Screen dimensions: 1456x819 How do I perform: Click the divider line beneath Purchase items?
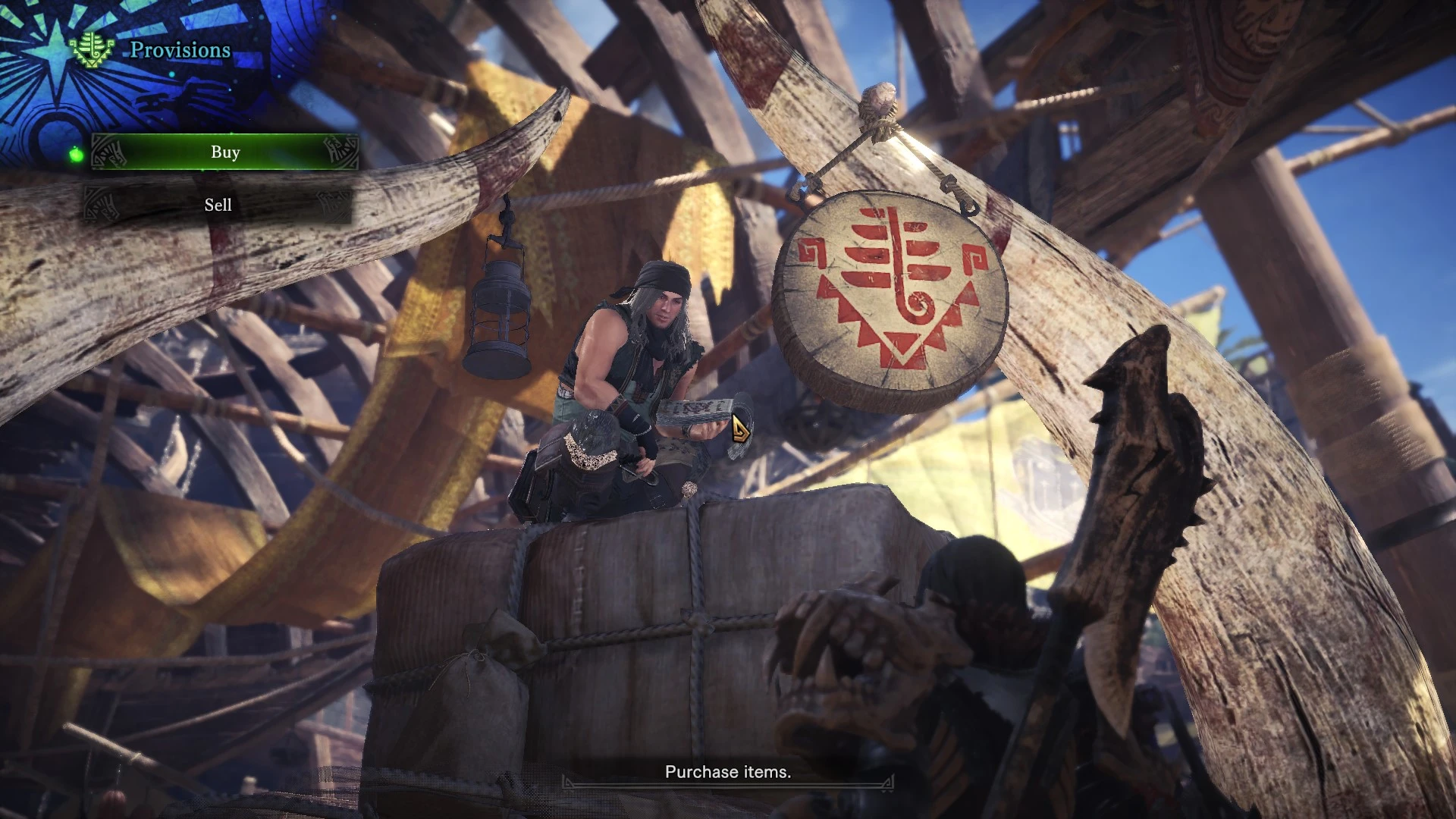(728, 783)
